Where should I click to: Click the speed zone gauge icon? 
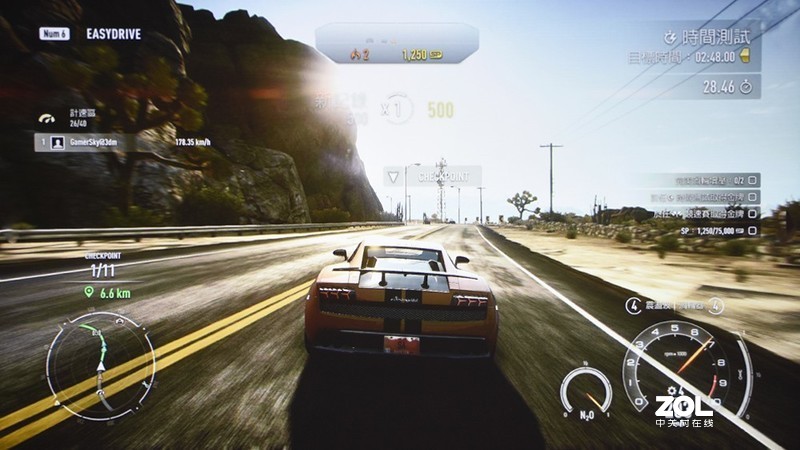click(x=47, y=119)
